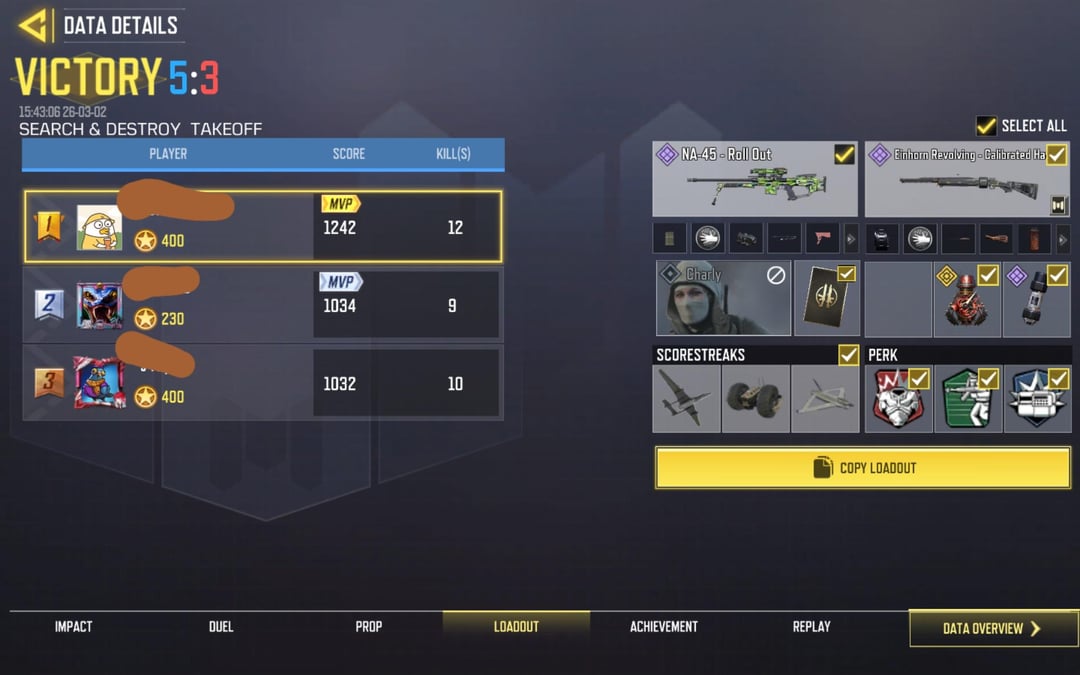1080x675 pixels.
Task: Select the third-place player row with 1032 score
Action: click(x=263, y=383)
